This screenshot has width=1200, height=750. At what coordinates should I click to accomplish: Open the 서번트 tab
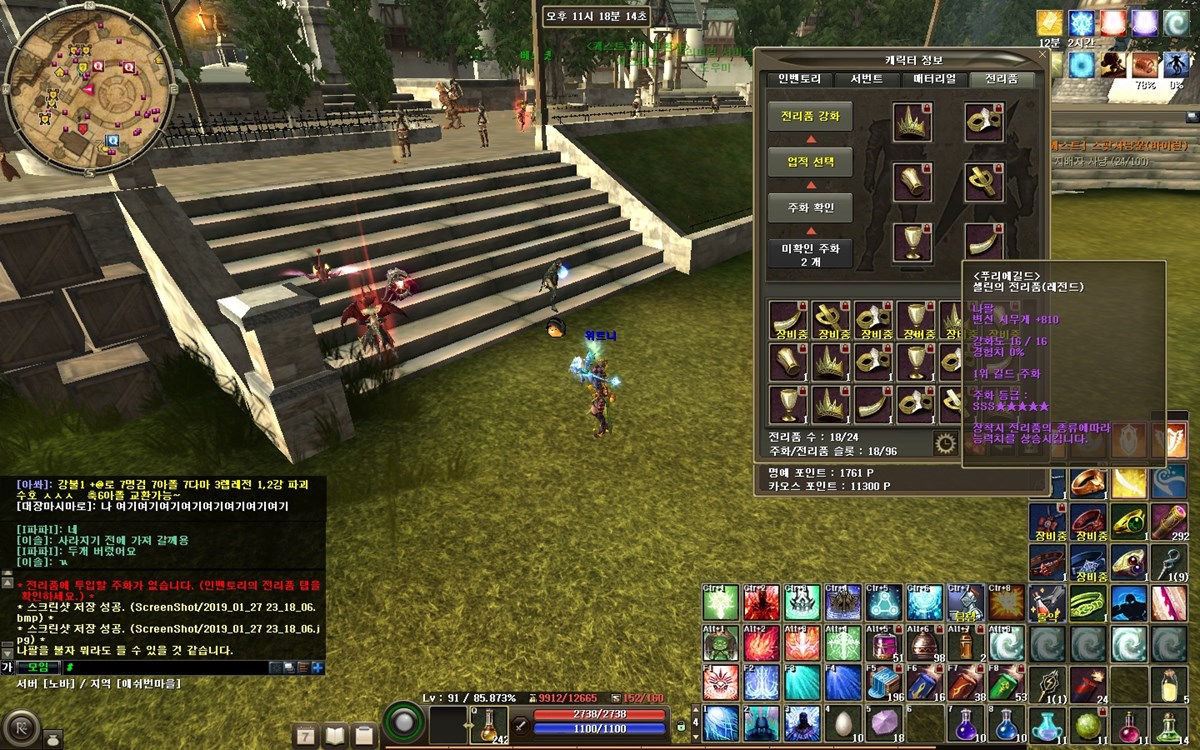point(867,79)
